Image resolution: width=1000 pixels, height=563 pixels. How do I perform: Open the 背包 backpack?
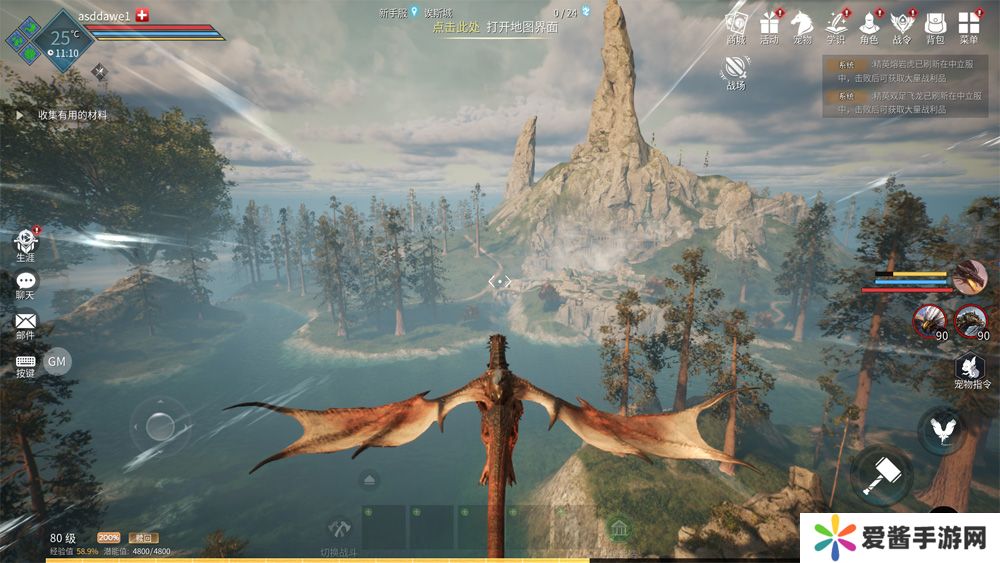pyautogui.click(x=935, y=24)
